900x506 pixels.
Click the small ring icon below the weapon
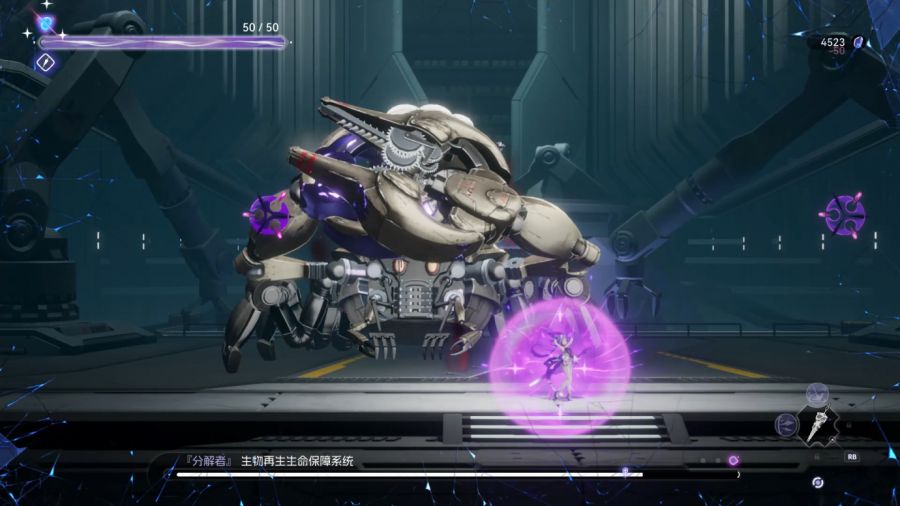tap(818, 482)
